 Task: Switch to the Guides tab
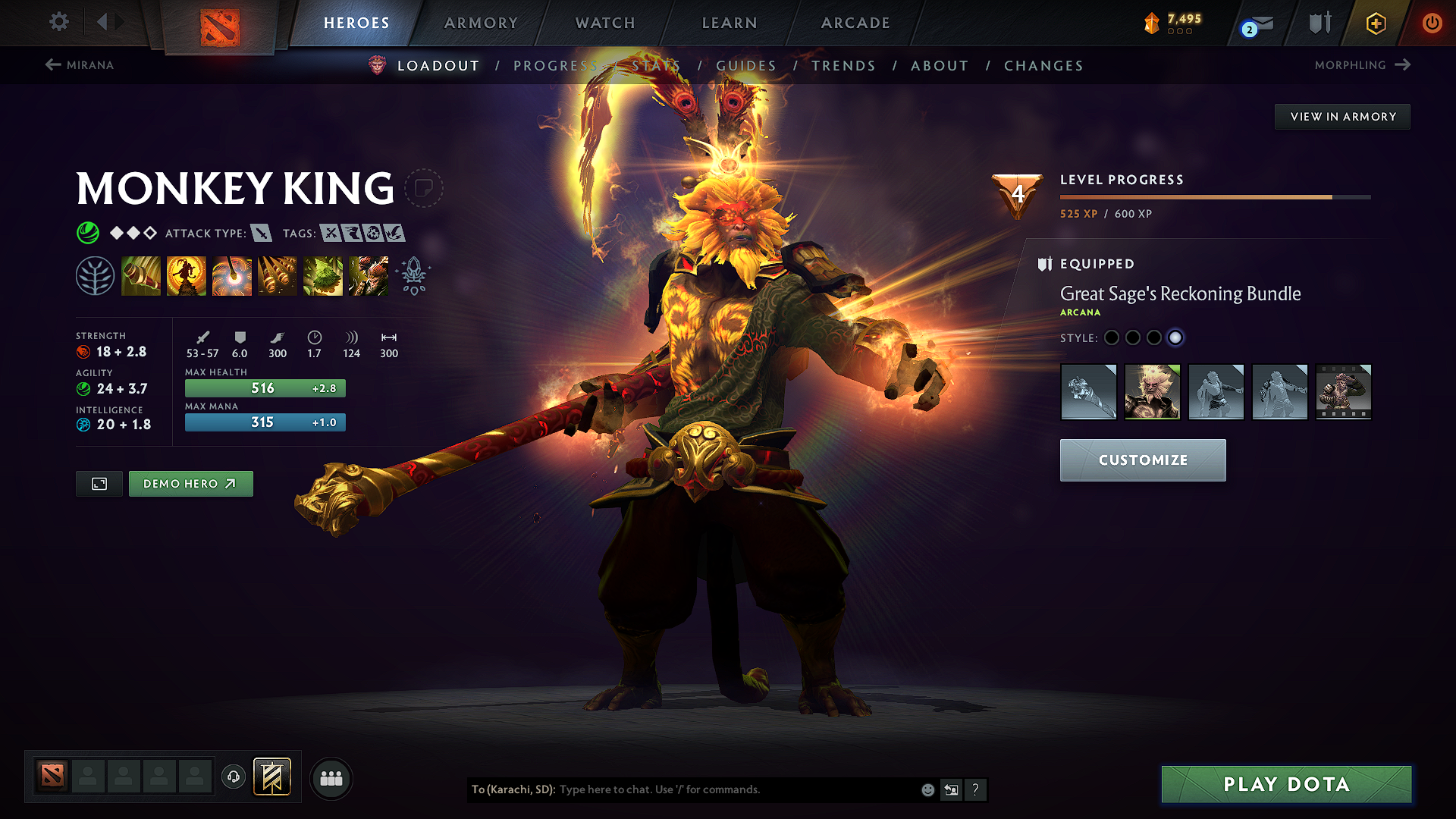745,65
